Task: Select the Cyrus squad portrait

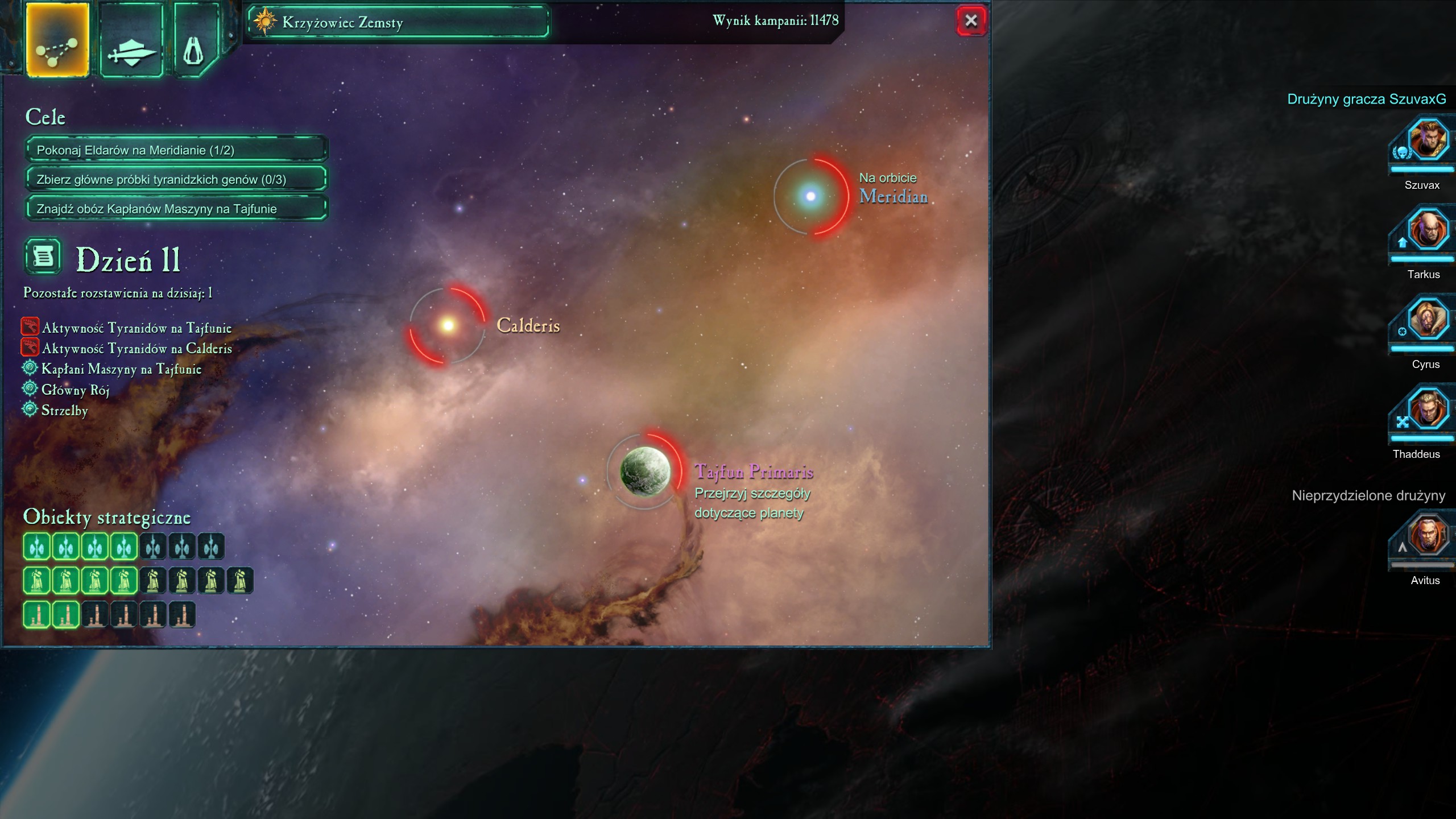Action: [1426, 321]
